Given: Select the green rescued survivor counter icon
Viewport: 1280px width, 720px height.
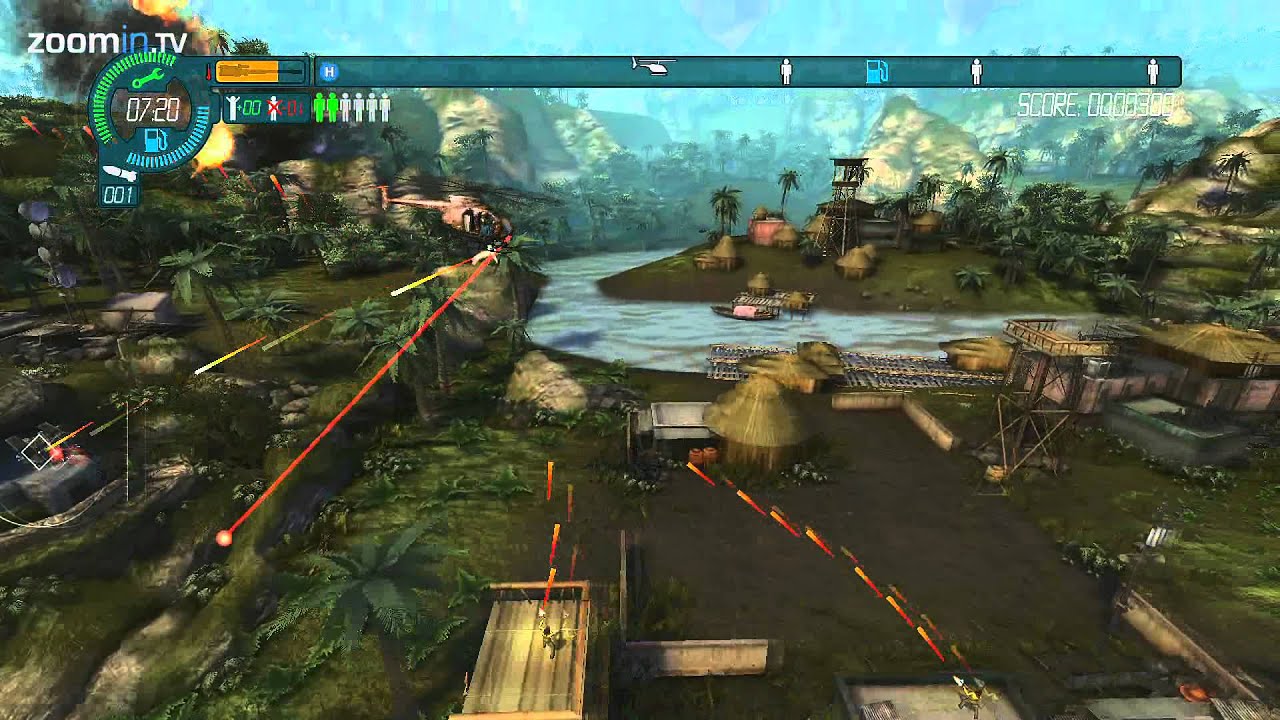Looking at the screenshot, I should pyautogui.click(x=231, y=108).
